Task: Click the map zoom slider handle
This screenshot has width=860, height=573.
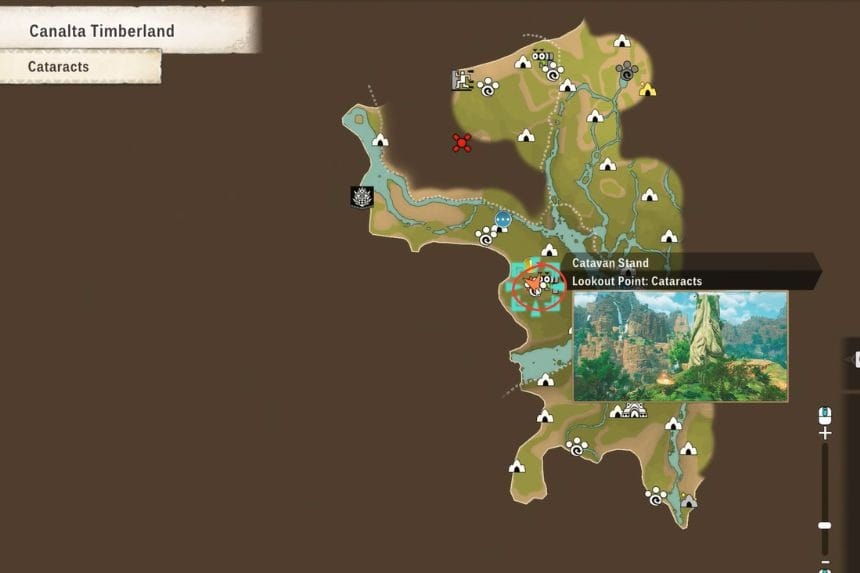Action: tap(824, 525)
